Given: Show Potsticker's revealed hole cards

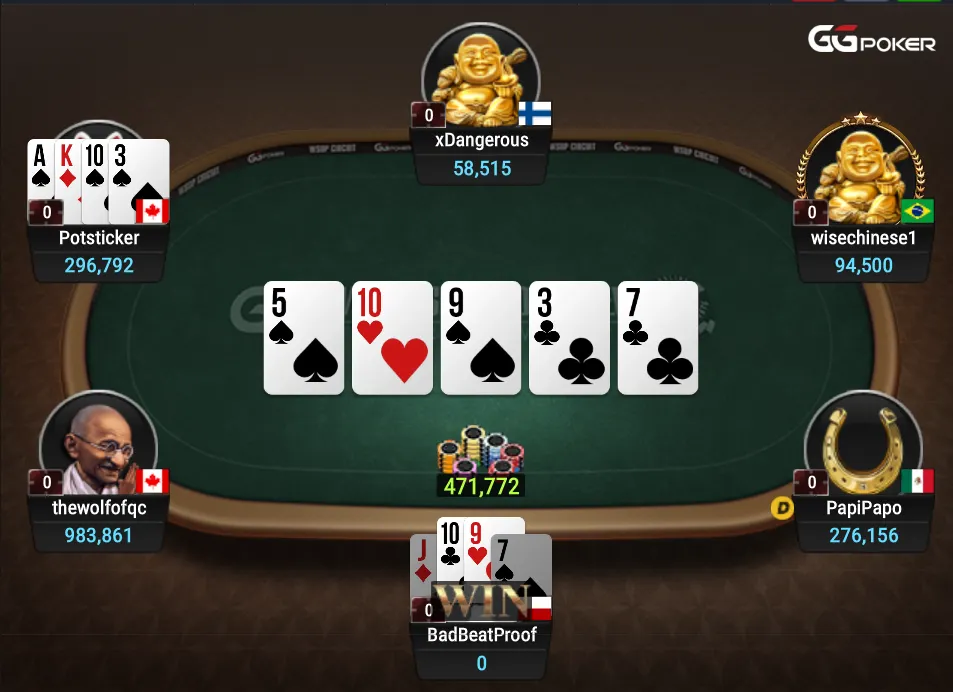Looking at the screenshot, I should tap(98, 178).
